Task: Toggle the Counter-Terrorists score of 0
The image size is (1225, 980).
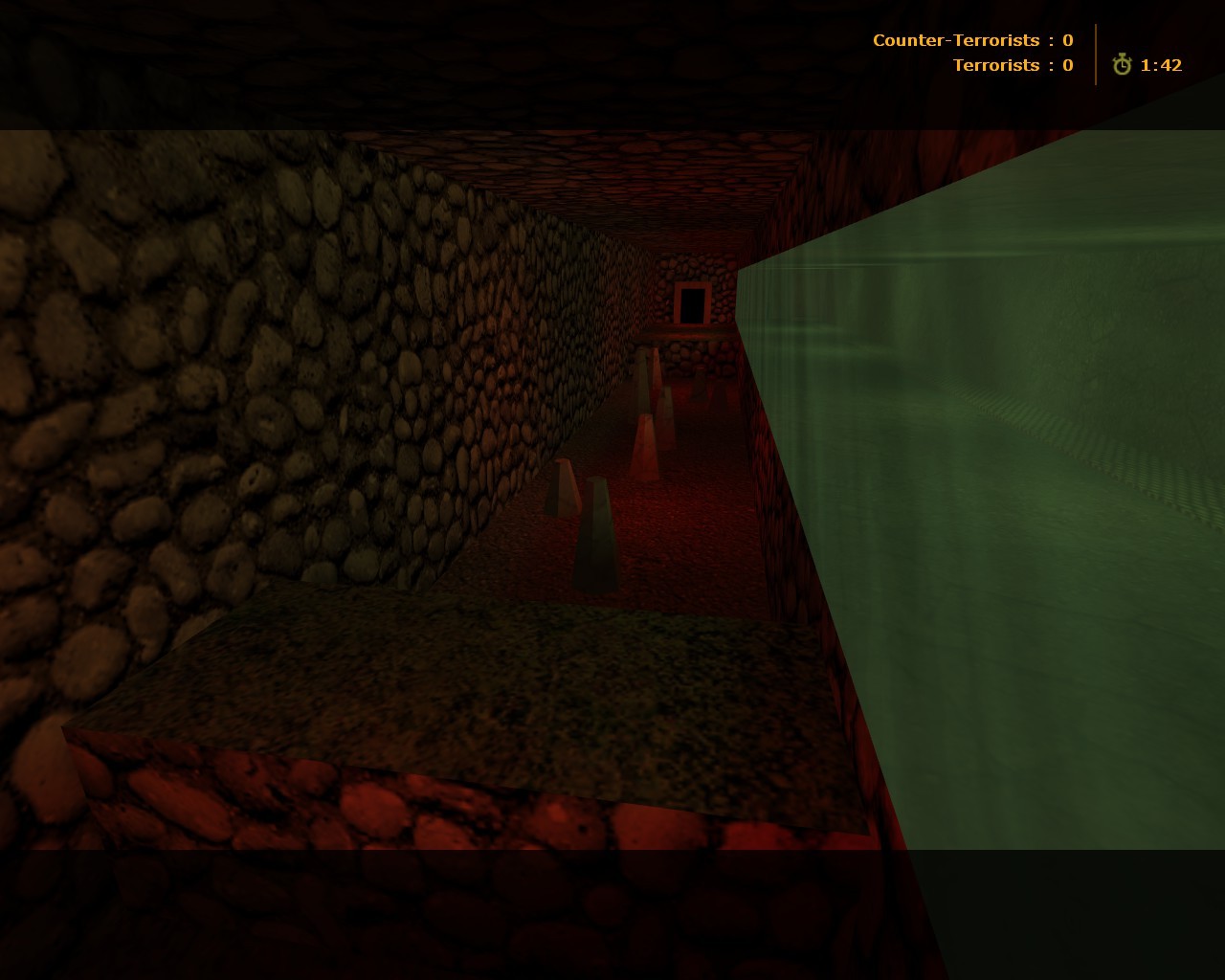Action: pos(1066,40)
